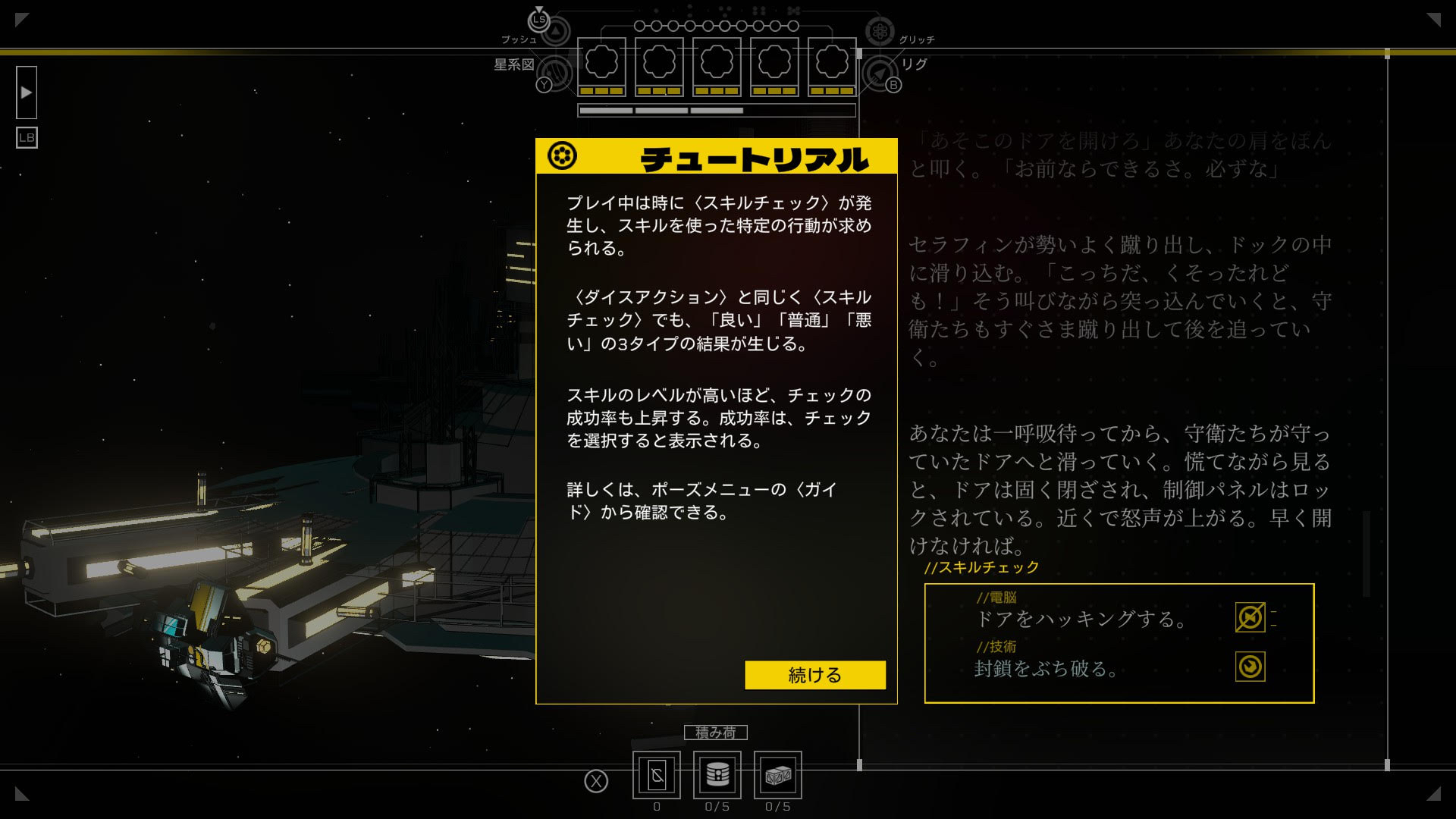Select the crate cargo slot
1456x819 pixels.
coord(777,774)
